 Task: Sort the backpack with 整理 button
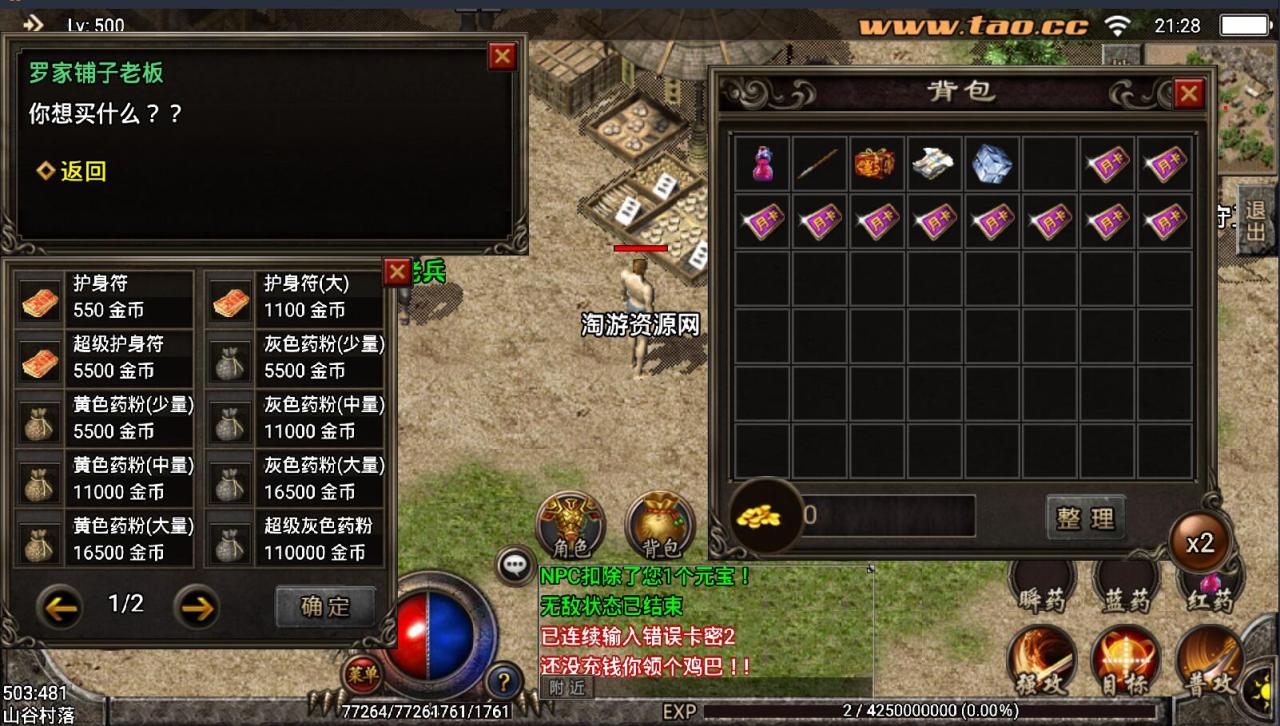point(1085,518)
